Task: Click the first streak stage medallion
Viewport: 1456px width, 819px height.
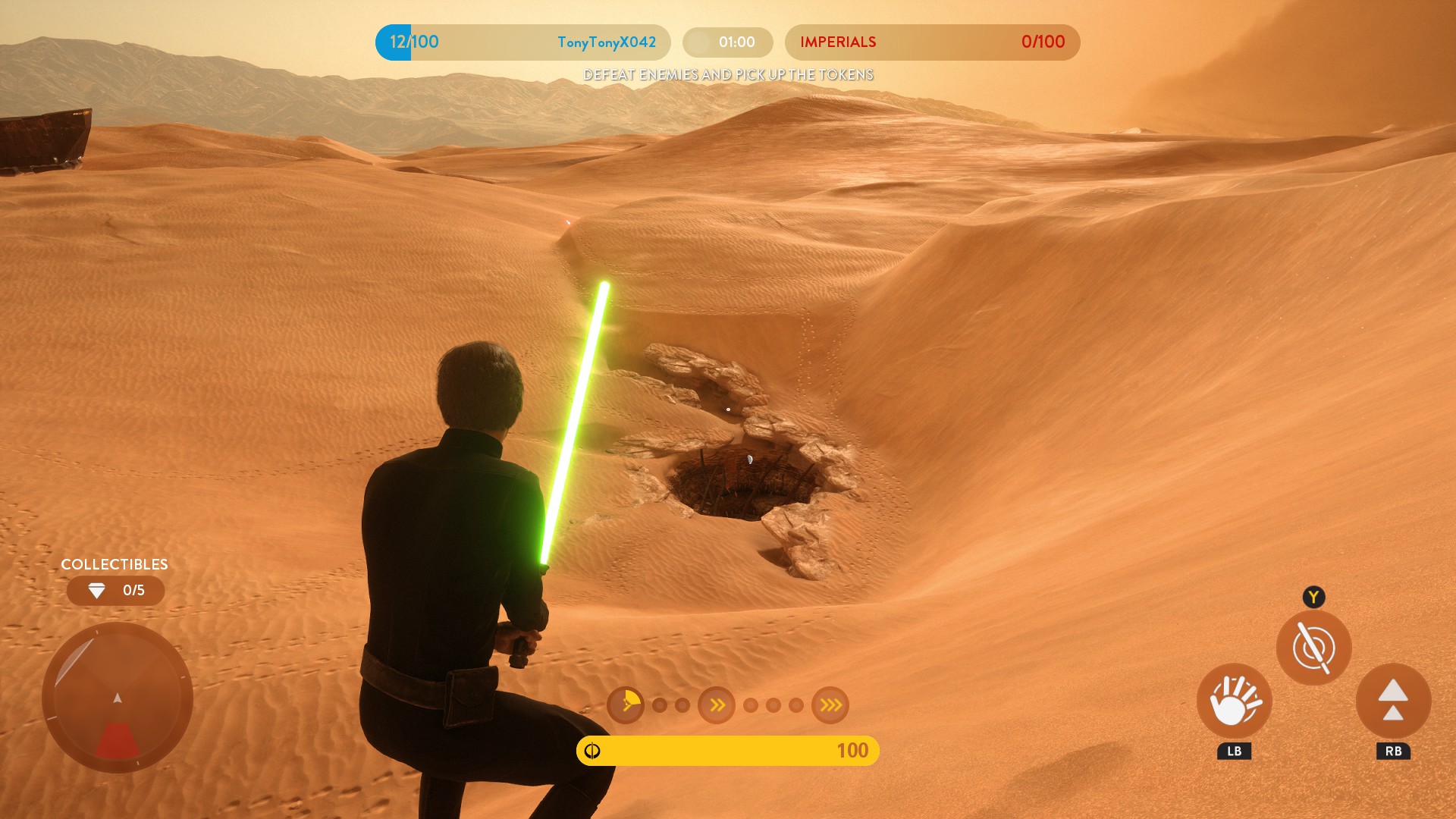Action: pyautogui.click(x=626, y=705)
